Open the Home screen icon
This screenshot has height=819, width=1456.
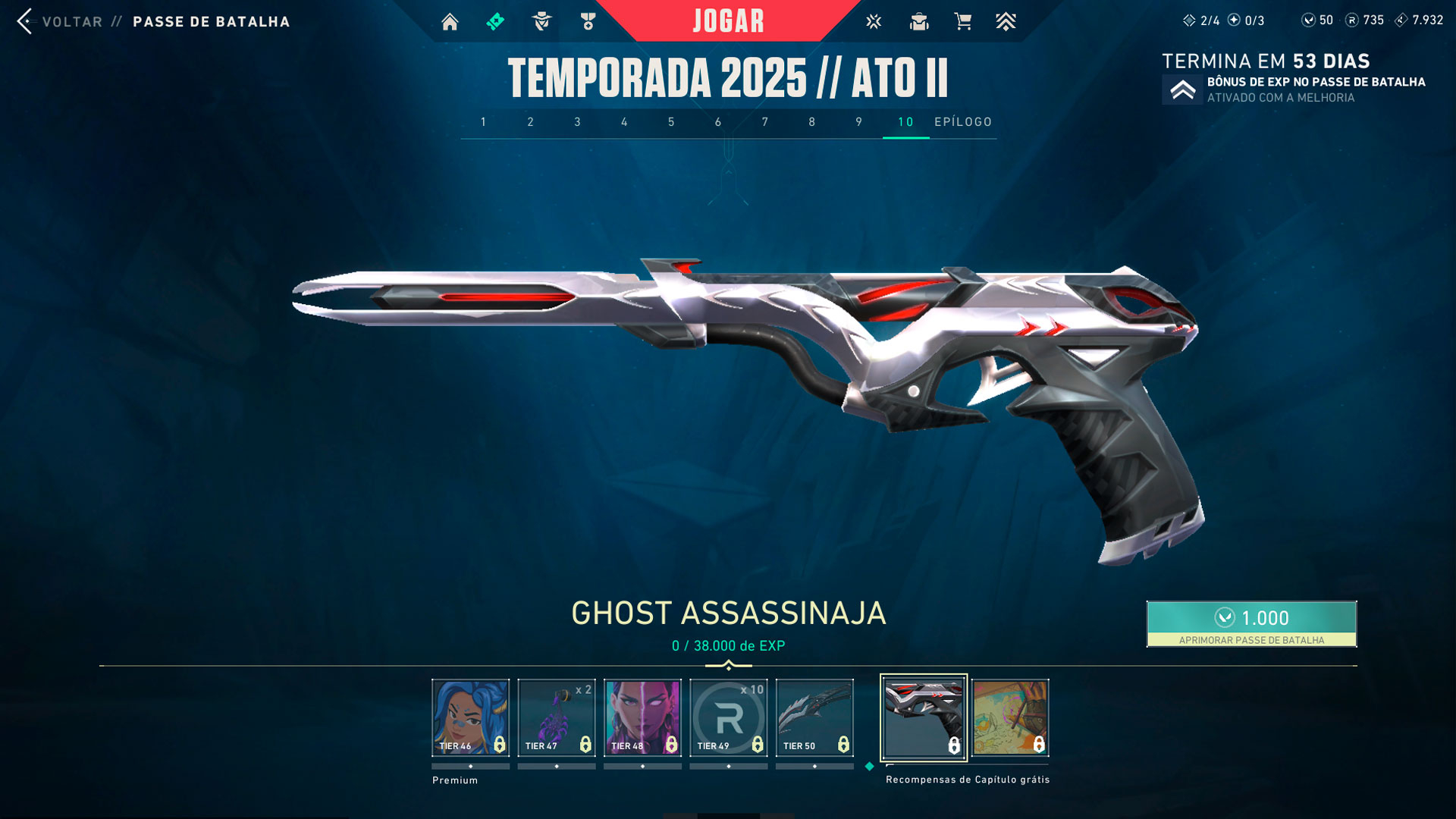(x=450, y=22)
